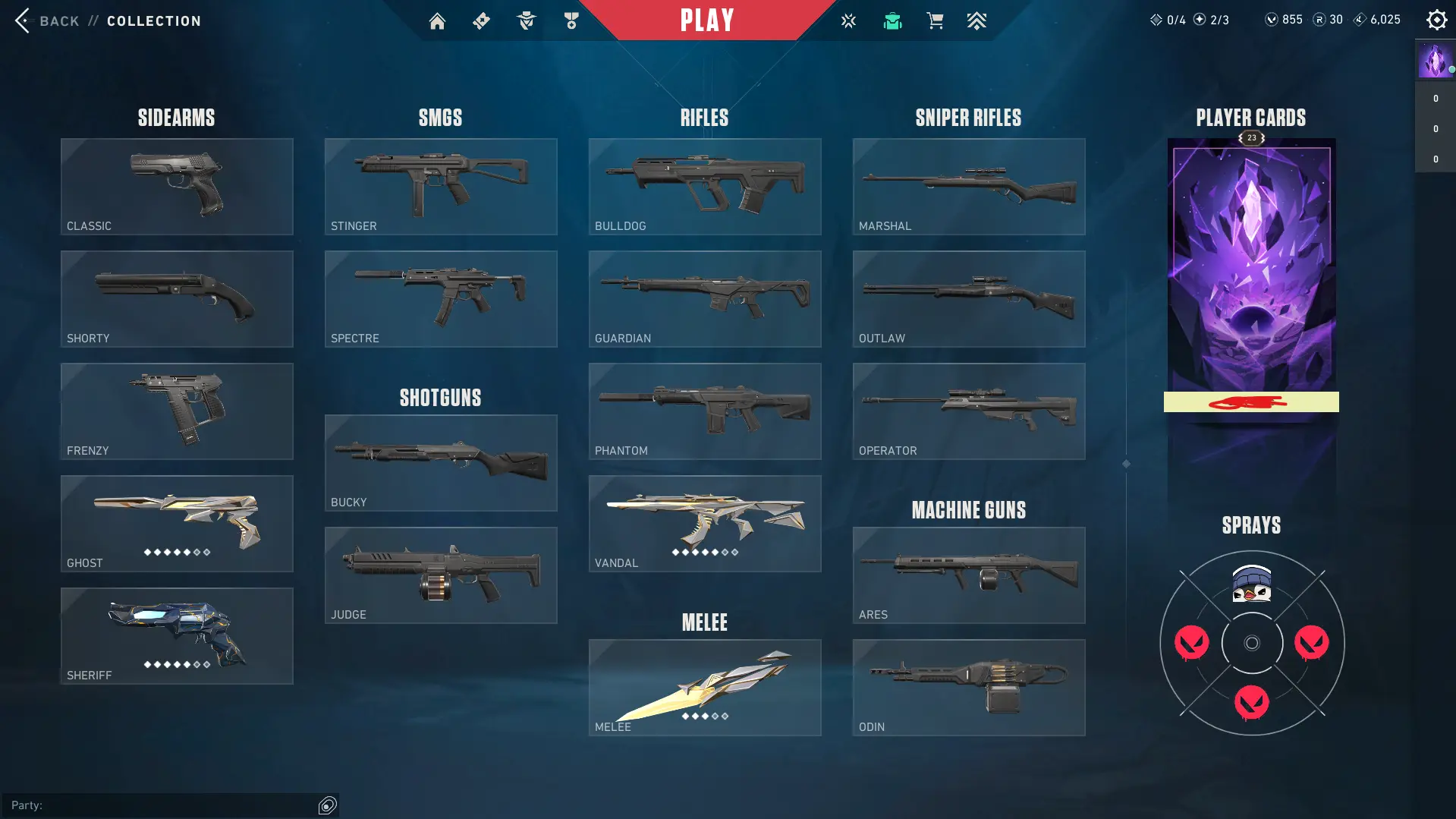1456x819 pixels.
Task: Open the Store shopping cart icon
Action: pos(935,20)
